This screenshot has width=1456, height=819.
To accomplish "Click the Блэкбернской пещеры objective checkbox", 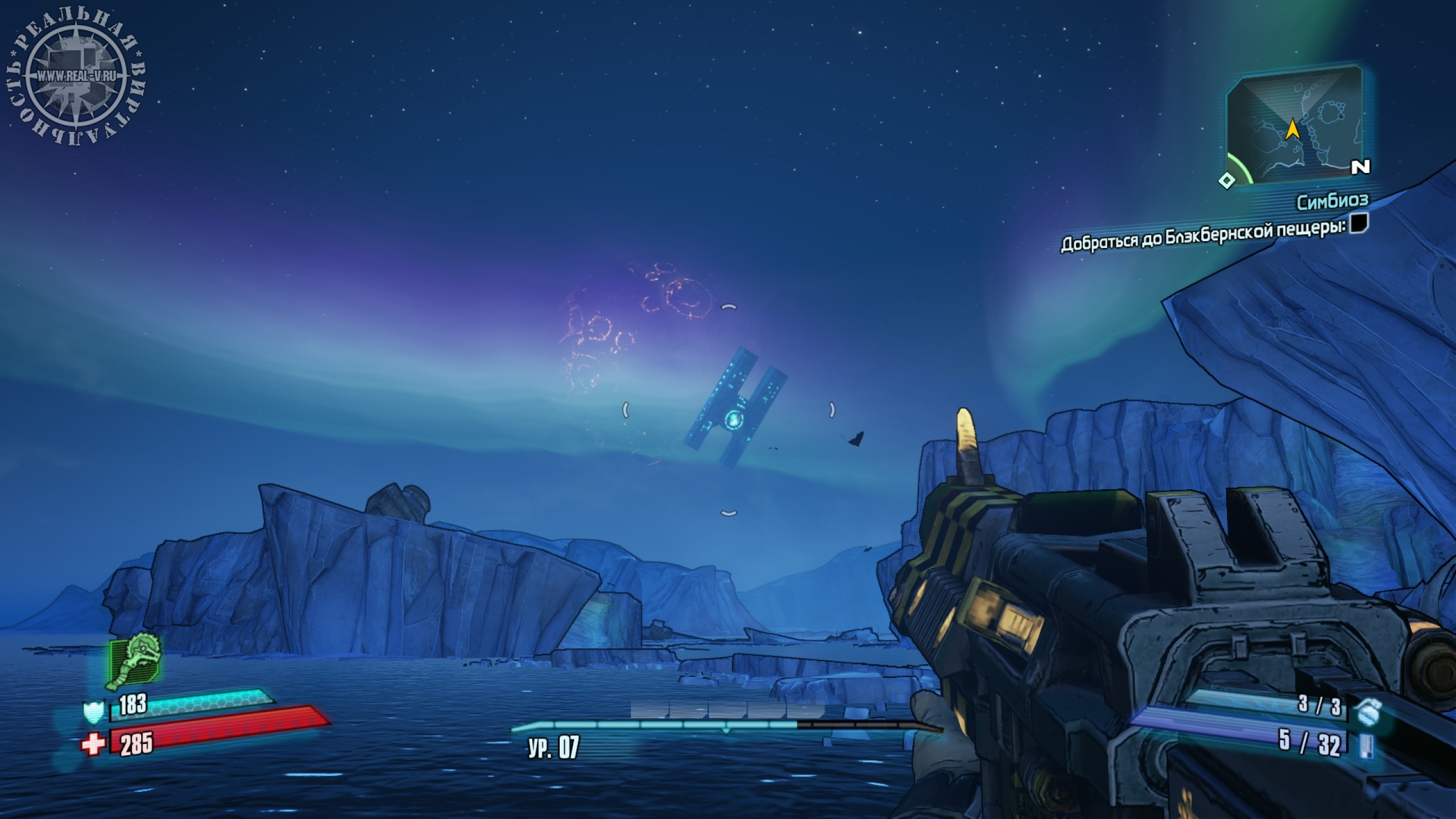I will tap(1359, 222).
